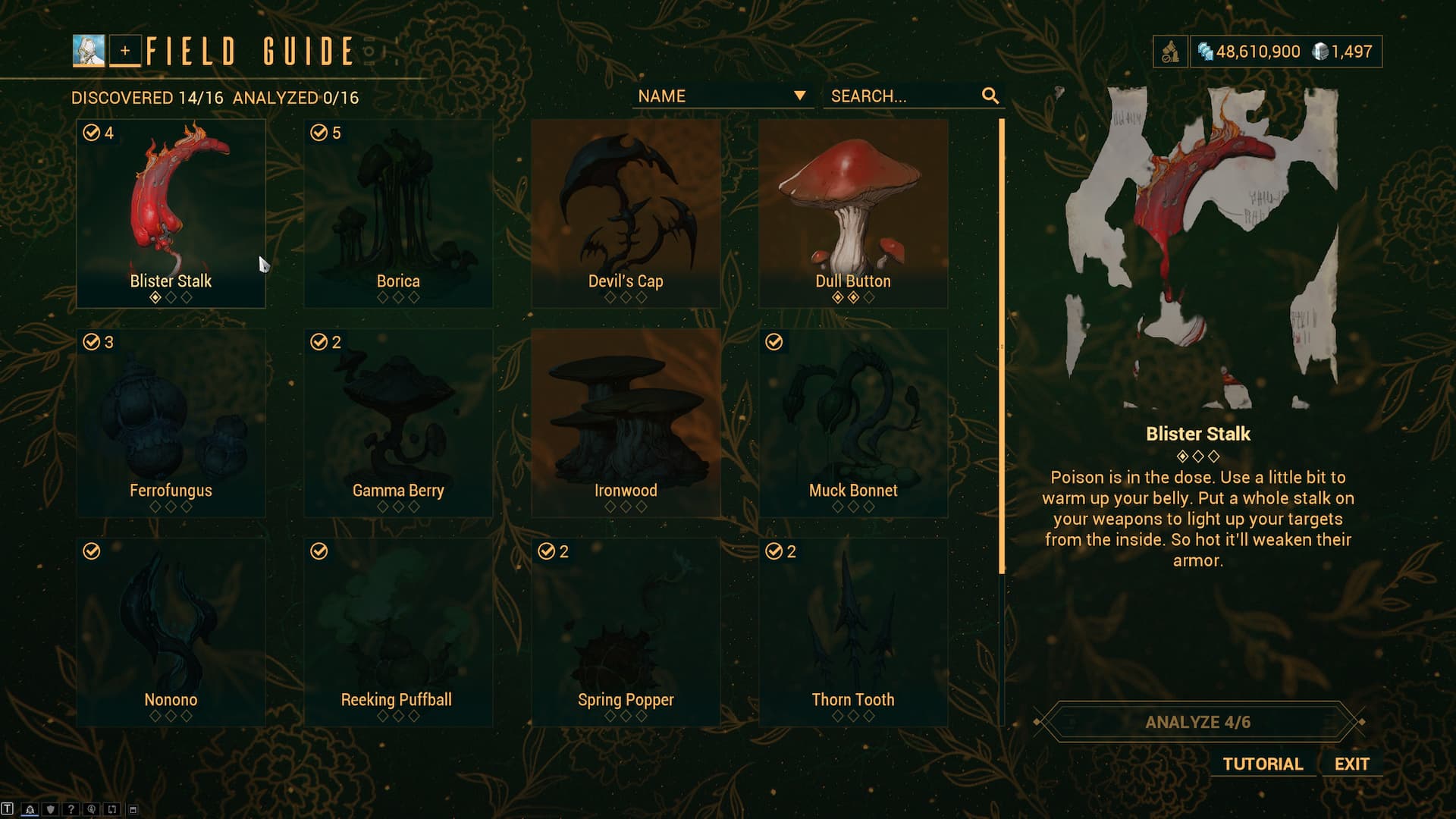Click the Search text field
The image size is (1456, 819).
(902, 96)
